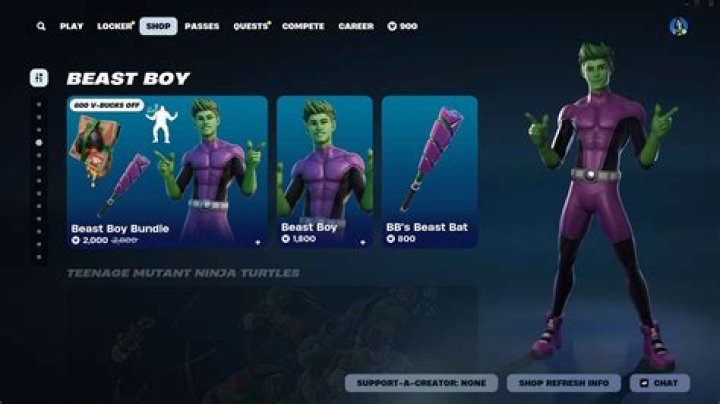This screenshot has width=720, height=404.
Task: Select the Beast Boy Bundle tile
Action: tap(167, 171)
